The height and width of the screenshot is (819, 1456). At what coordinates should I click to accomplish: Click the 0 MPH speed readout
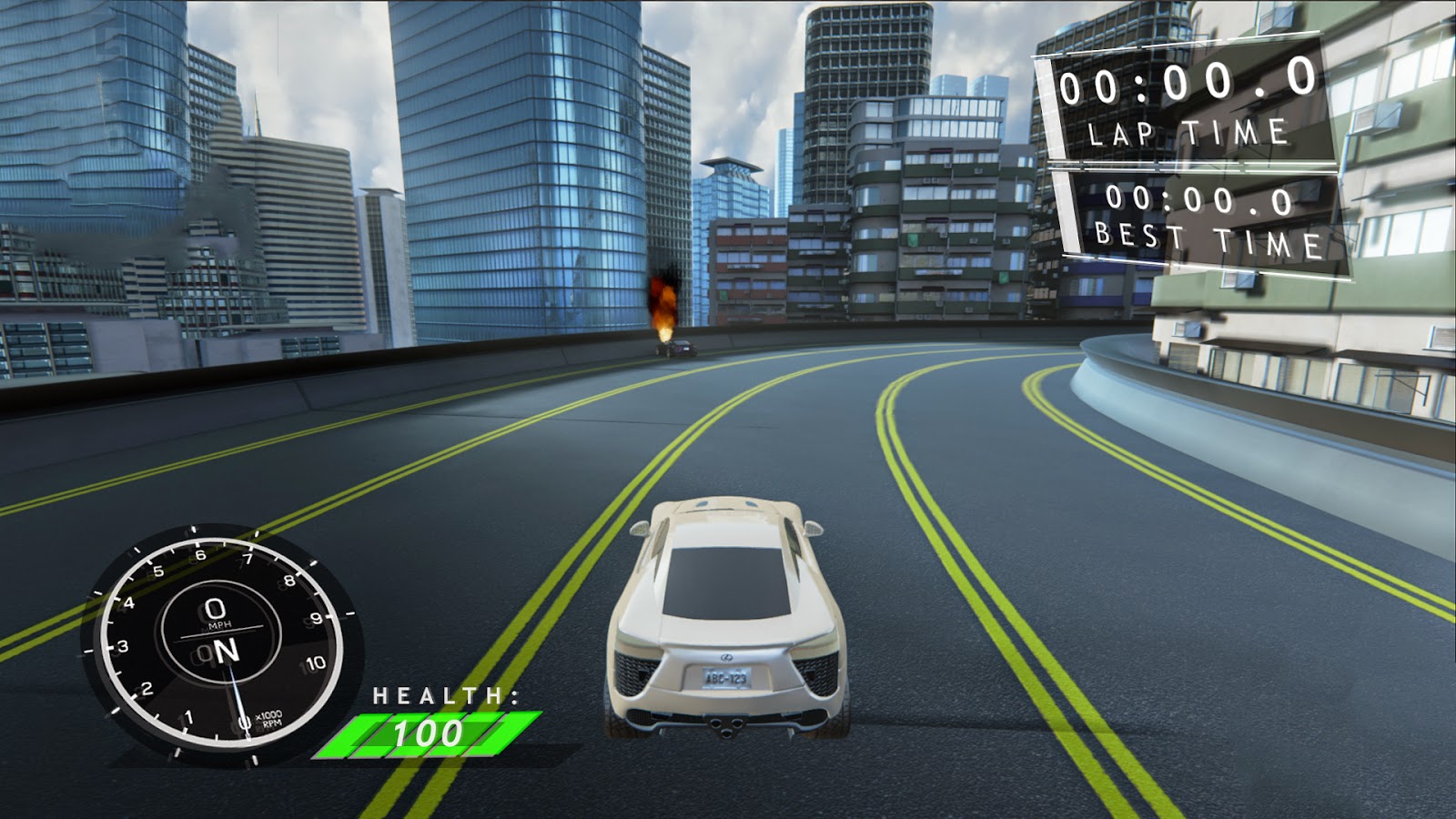(214, 610)
